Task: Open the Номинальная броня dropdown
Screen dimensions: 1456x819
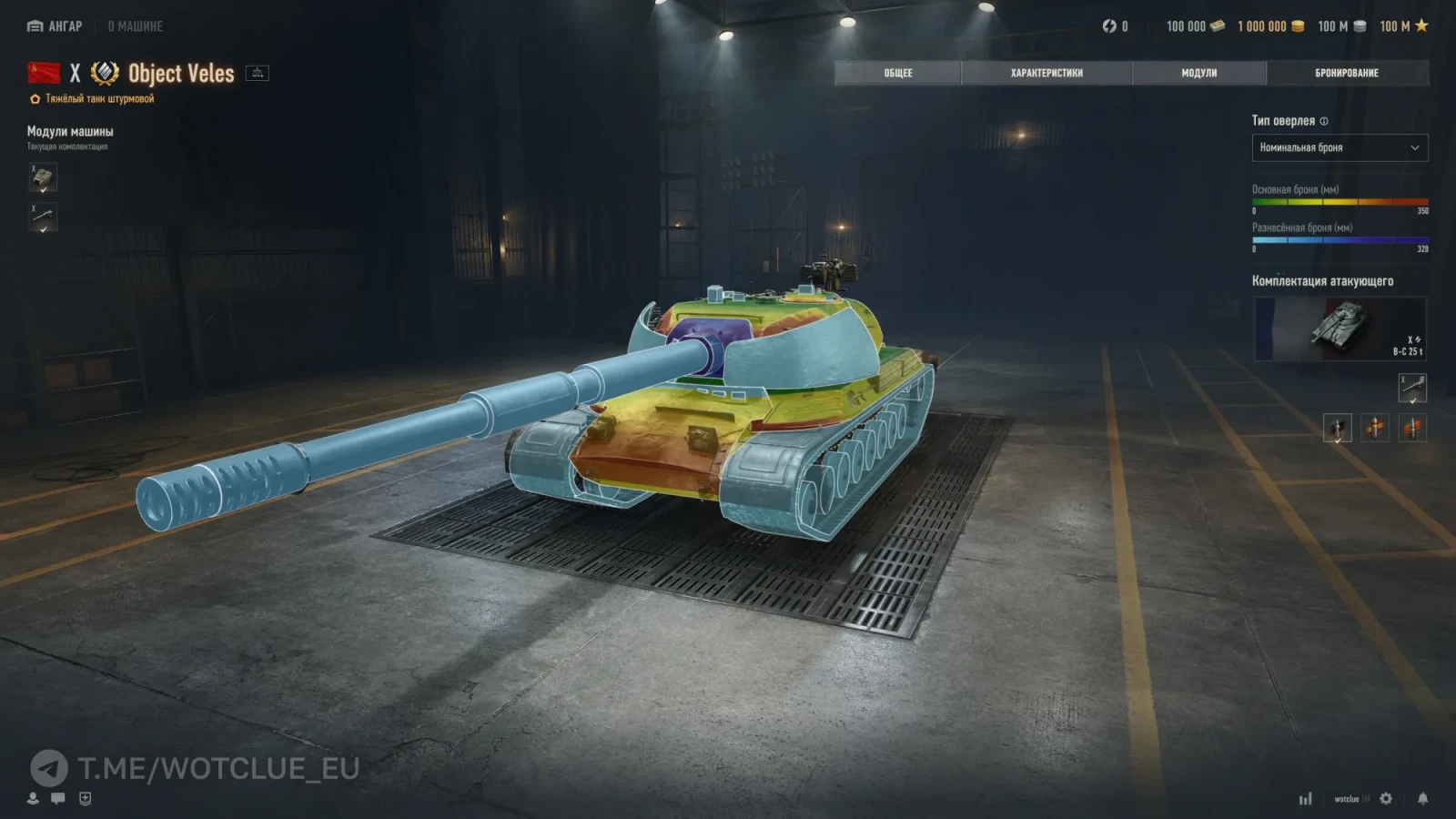Action: click(x=1340, y=147)
